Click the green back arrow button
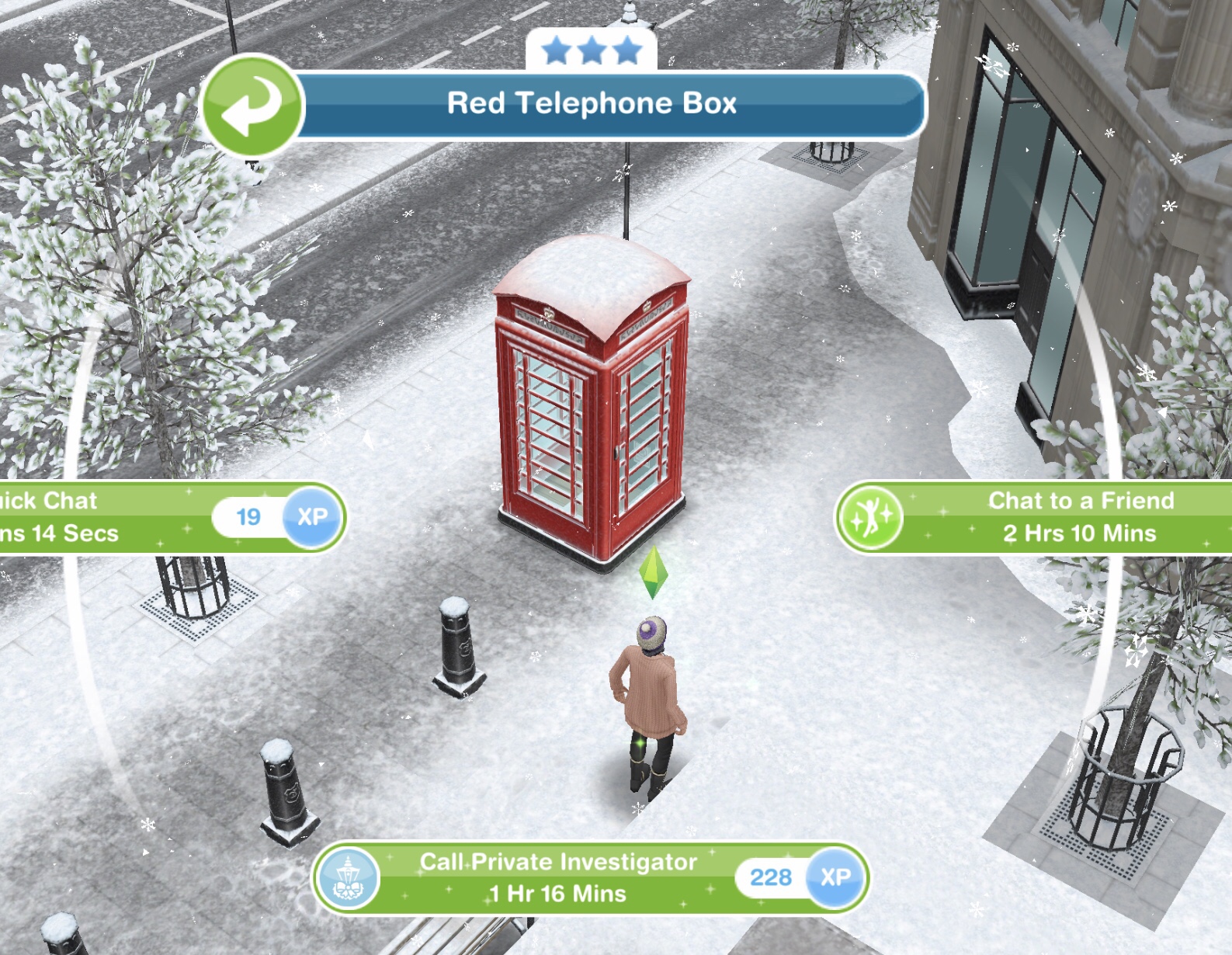This screenshot has width=1232, height=955. (x=251, y=106)
